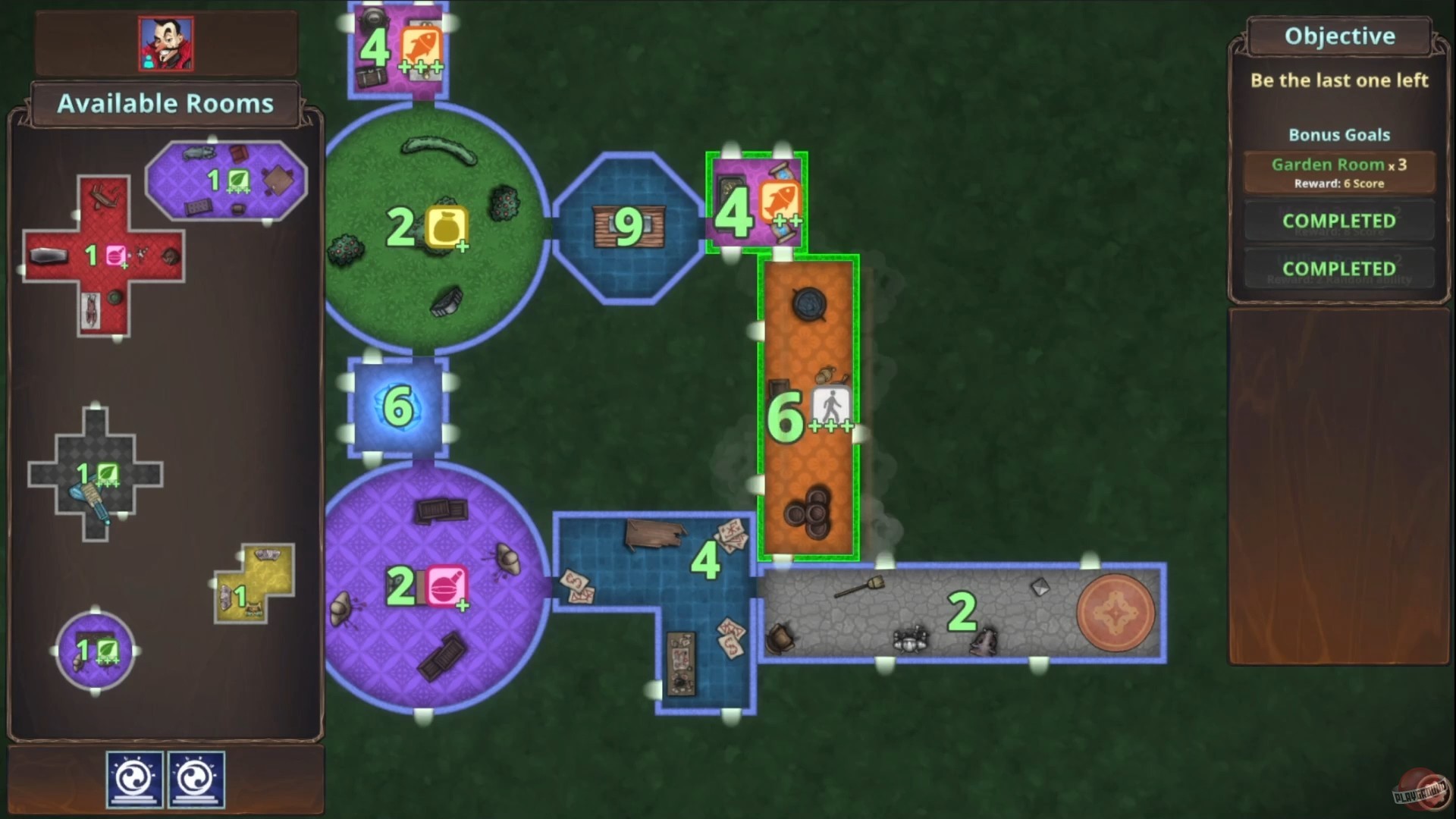
Task: Click the first COMPLETED bonus goal entry
Action: point(1338,221)
